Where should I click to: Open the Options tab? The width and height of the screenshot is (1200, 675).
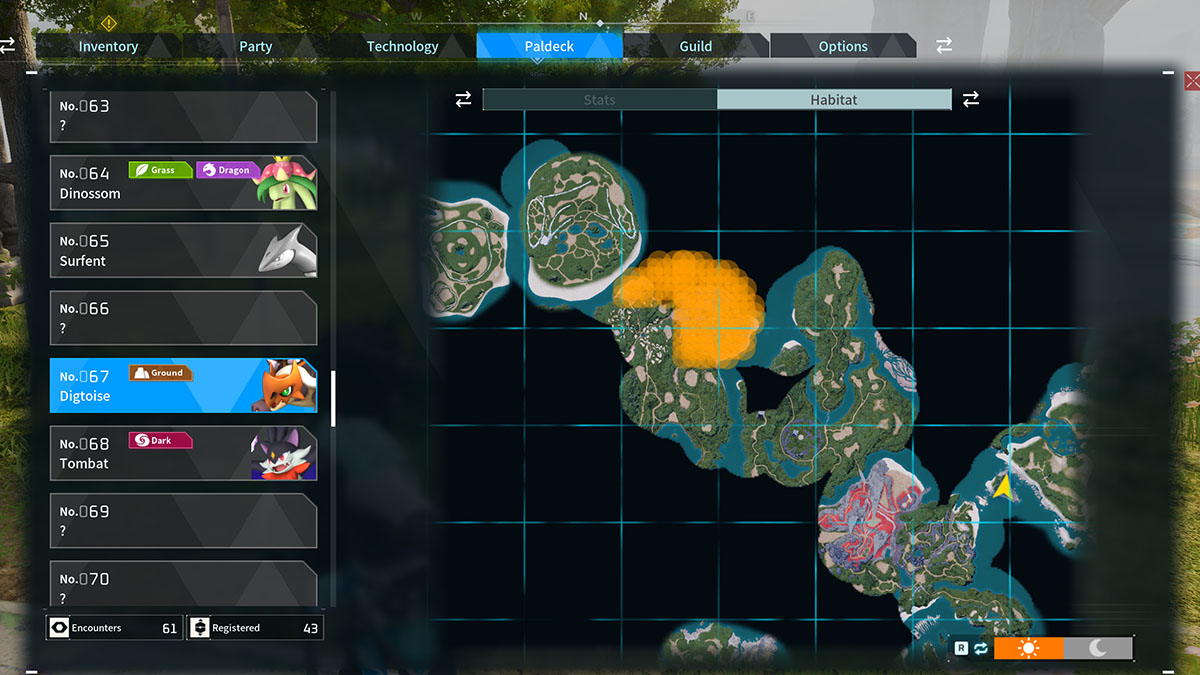click(x=843, y=46)
